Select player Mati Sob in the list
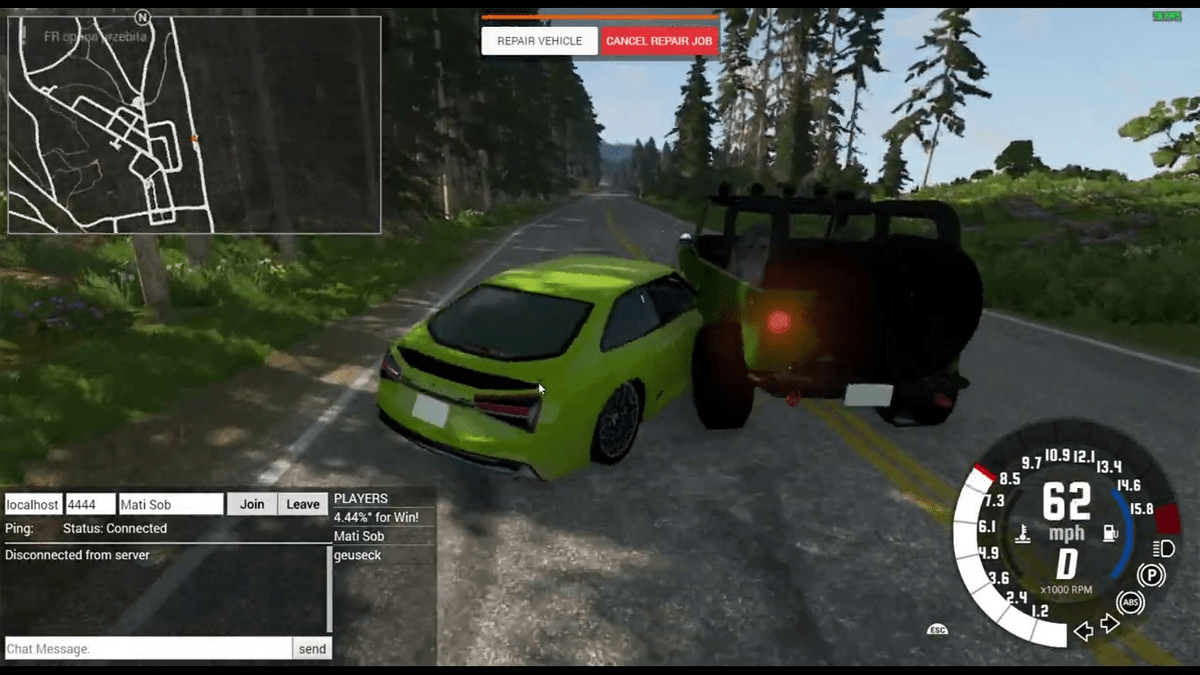The image size is (1200, 675). point(358,536)
